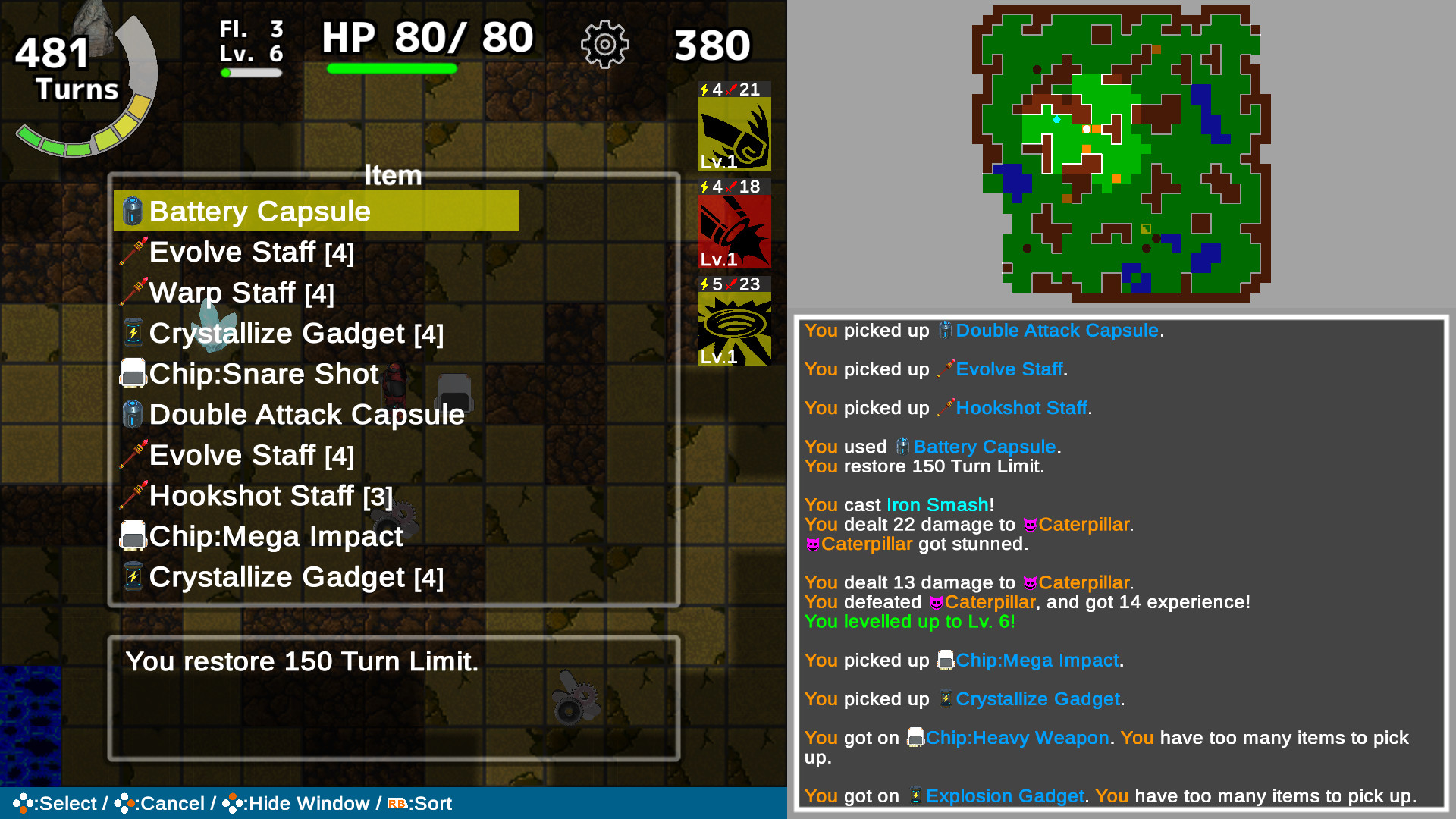This screenshot has width=1456, height=819.
Task: Select the Chip:Snare Shot chip icon
Action: 133,374
